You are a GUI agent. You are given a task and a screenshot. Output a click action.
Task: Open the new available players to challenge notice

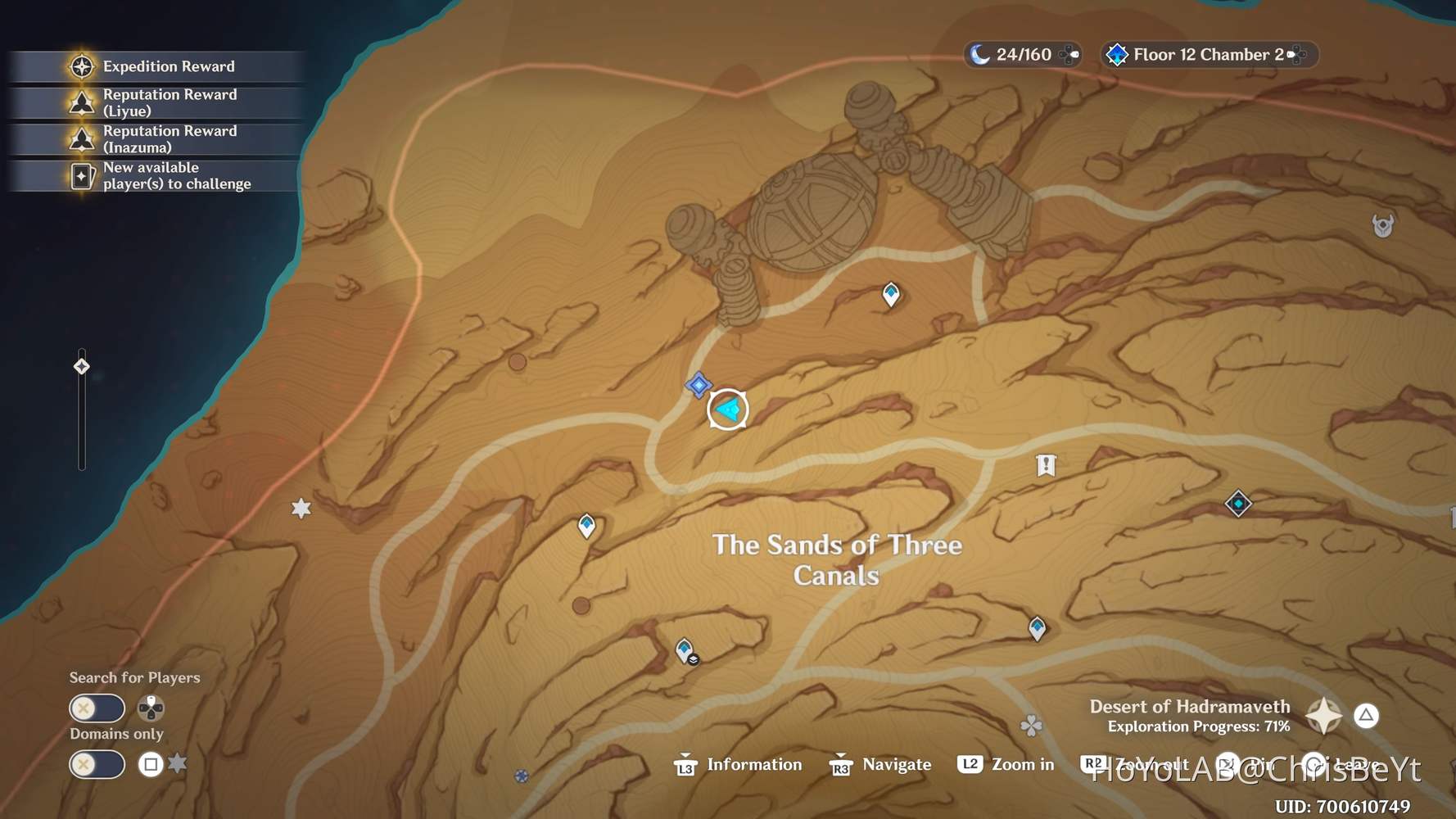(x=156, y=176)
